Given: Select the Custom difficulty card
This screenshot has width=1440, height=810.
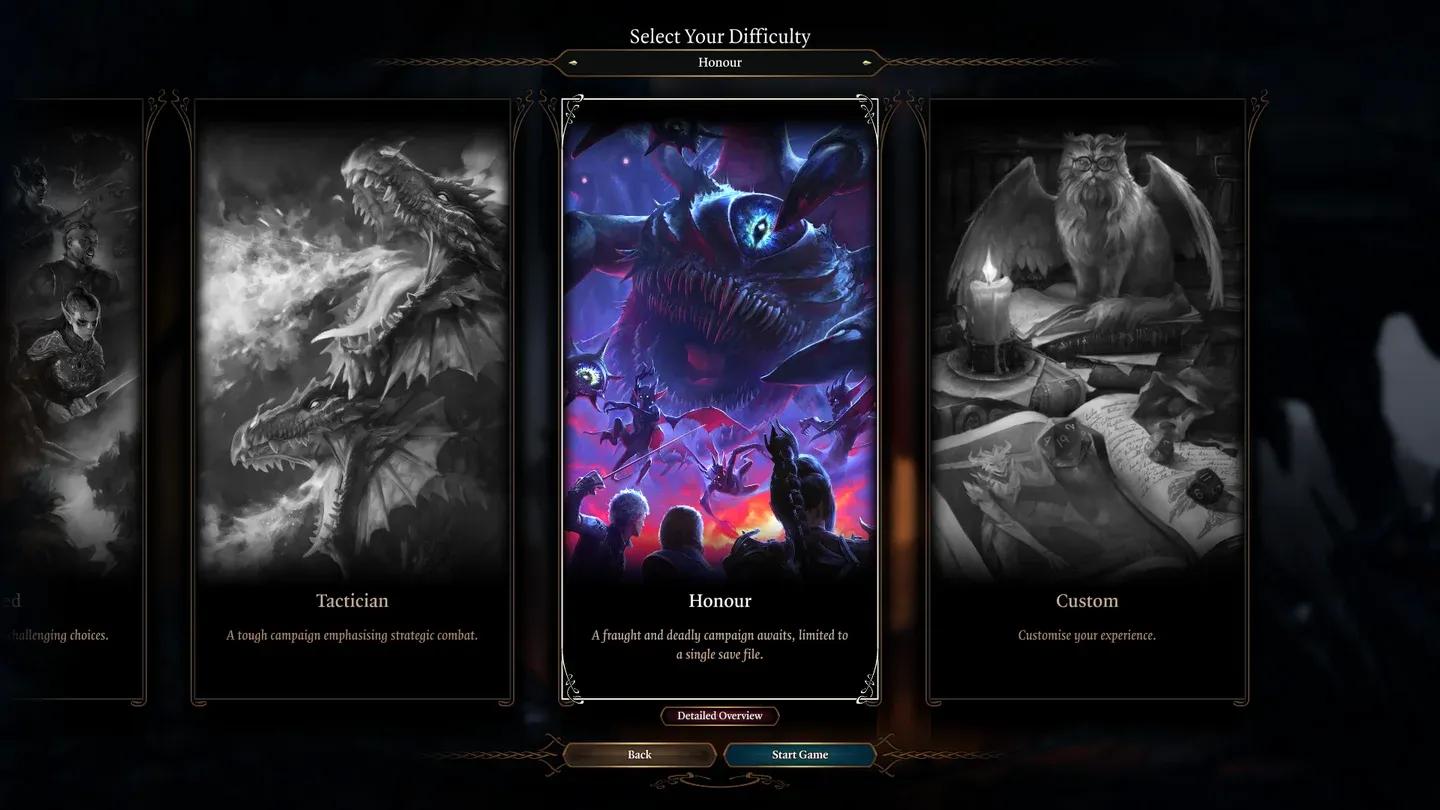Looking at the screenshot, I should 1087,400.
